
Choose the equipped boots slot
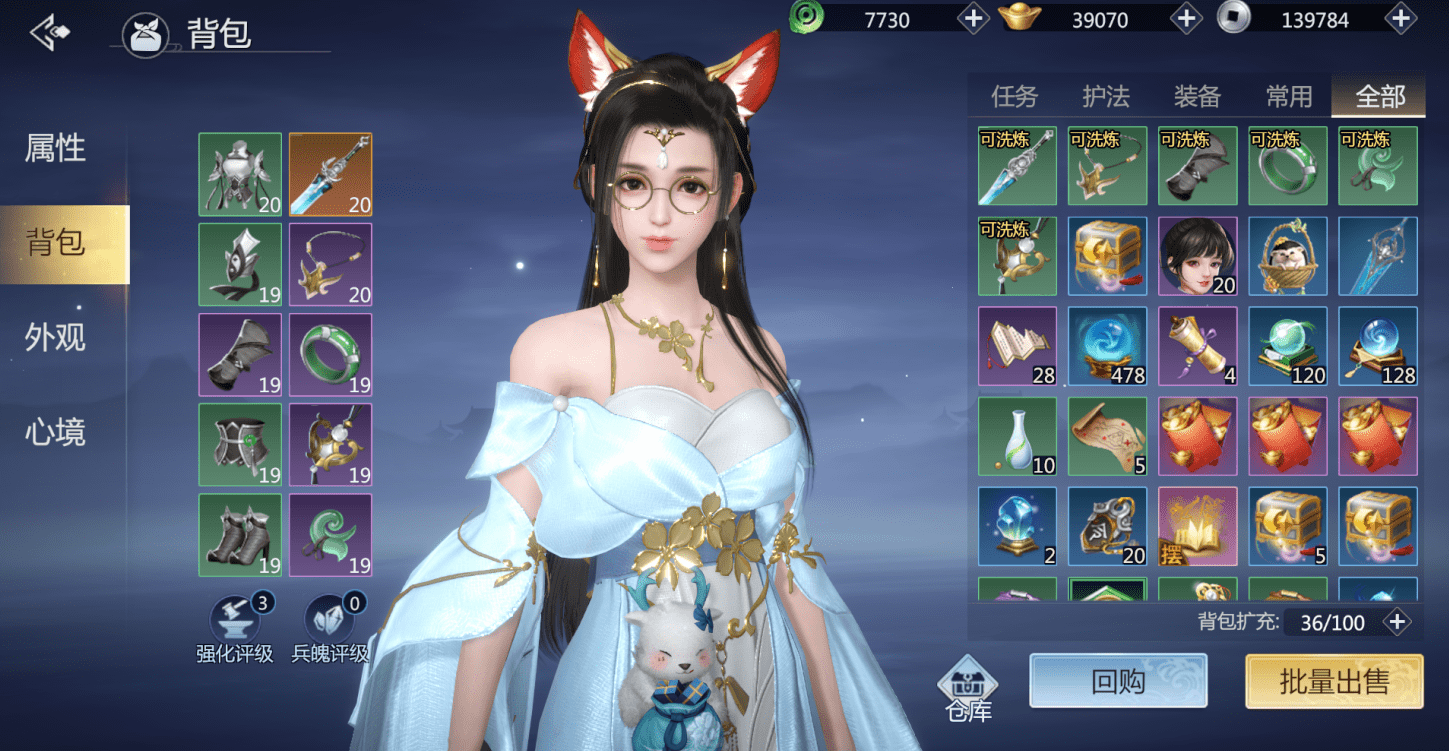click(x=240, y=535)
